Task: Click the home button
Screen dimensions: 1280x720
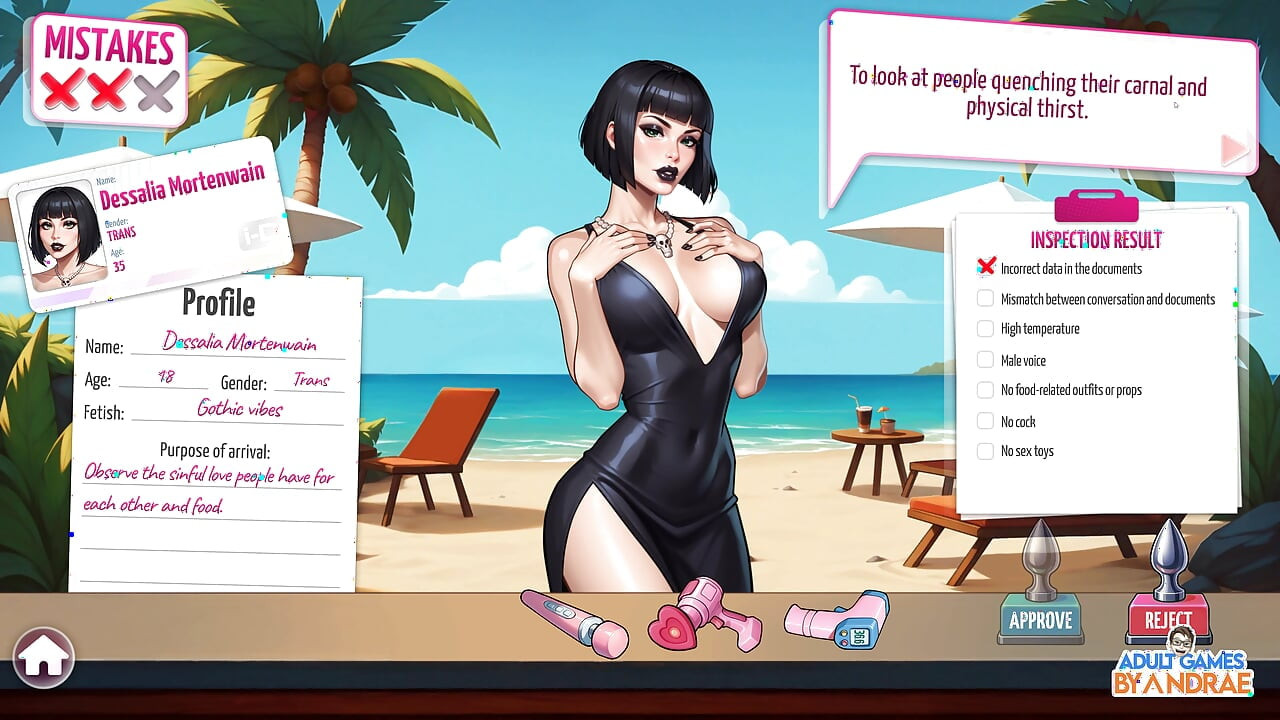Action: point(44,656)
